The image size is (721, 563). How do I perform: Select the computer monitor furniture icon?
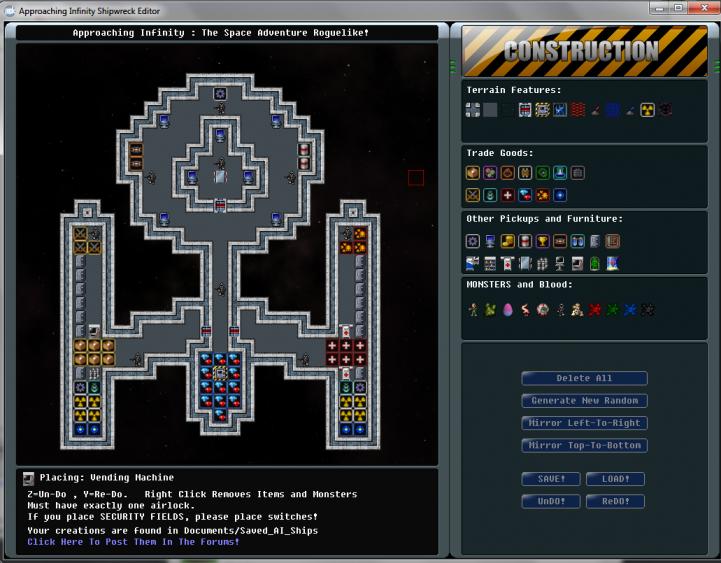pos(490,241)
